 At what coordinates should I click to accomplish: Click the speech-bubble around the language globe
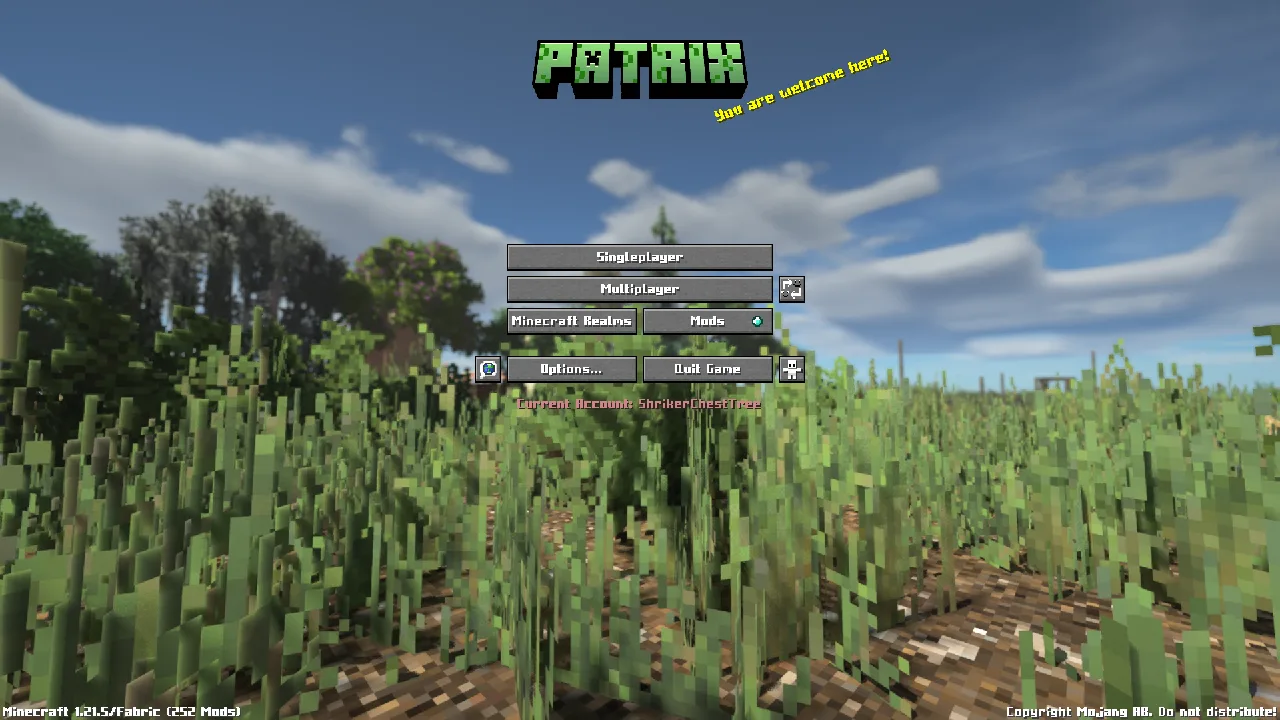point(488,369)
